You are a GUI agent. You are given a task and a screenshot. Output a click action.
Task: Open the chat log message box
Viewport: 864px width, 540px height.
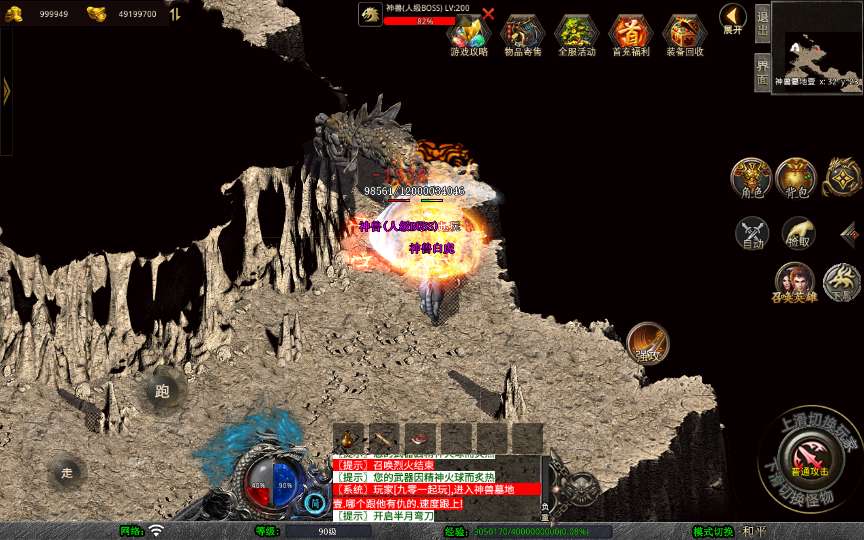tap(436, 489)
